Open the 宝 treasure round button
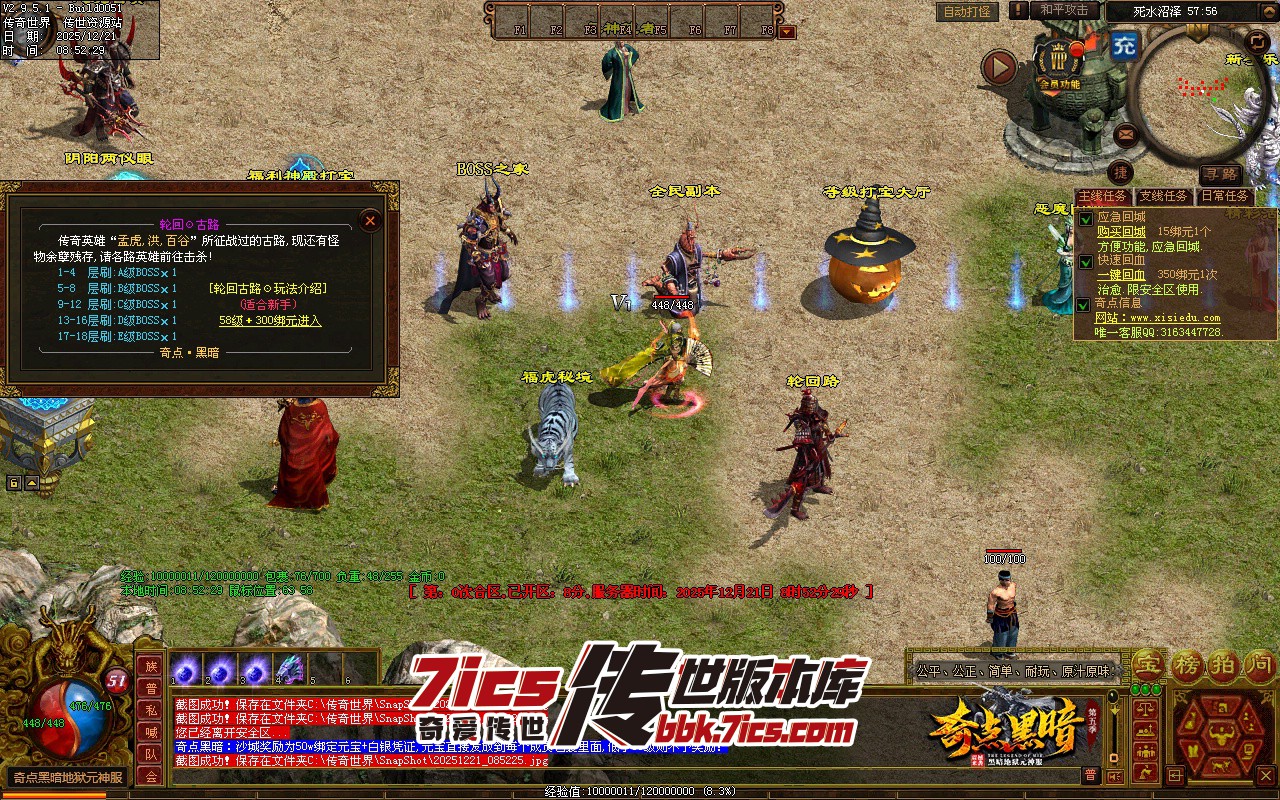The height and width of the screenshot is (800, 1280). point(1148,664)
